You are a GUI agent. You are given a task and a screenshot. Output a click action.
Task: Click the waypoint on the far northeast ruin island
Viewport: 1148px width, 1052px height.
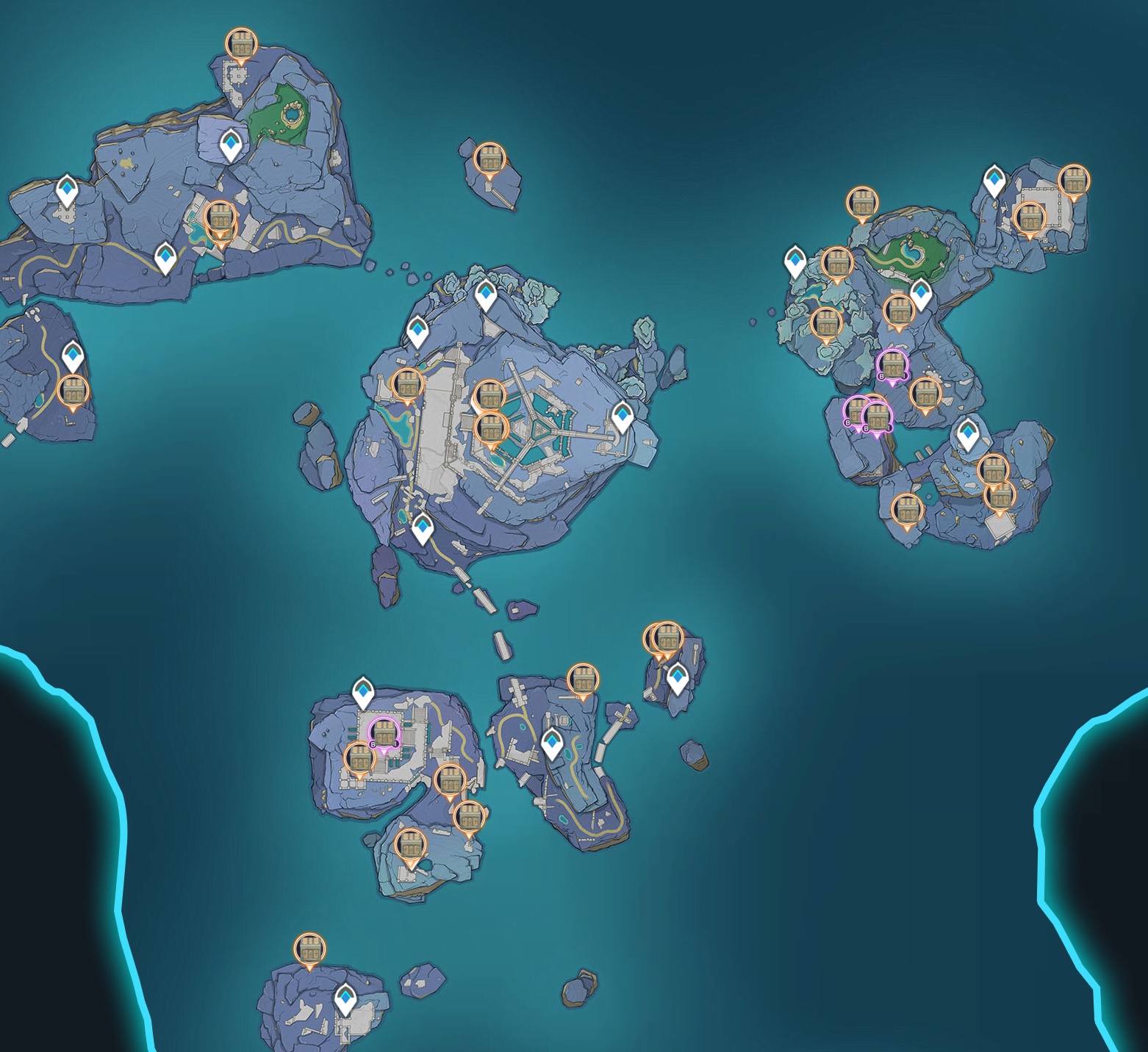coord(994,180)
